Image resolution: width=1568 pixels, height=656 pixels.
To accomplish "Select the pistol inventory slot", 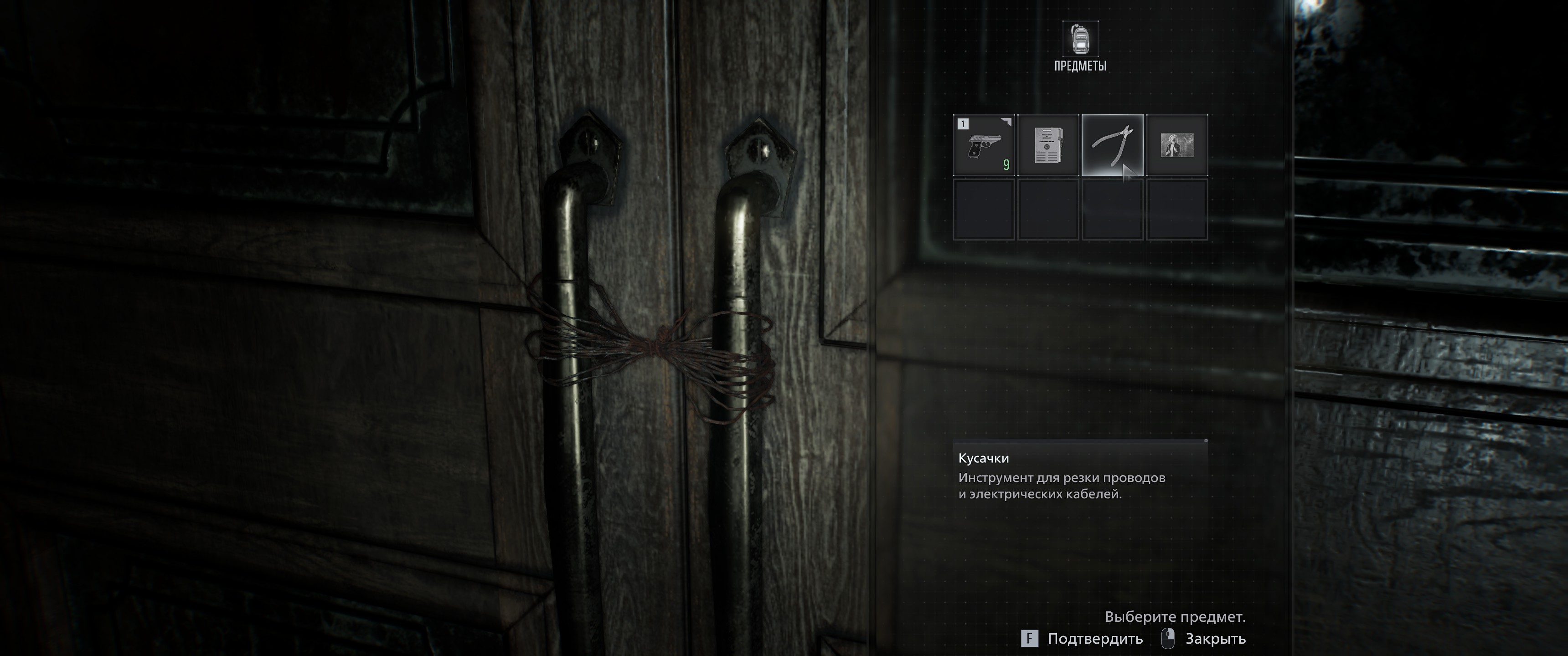I will pyautogui.click(x=983, y=145).
